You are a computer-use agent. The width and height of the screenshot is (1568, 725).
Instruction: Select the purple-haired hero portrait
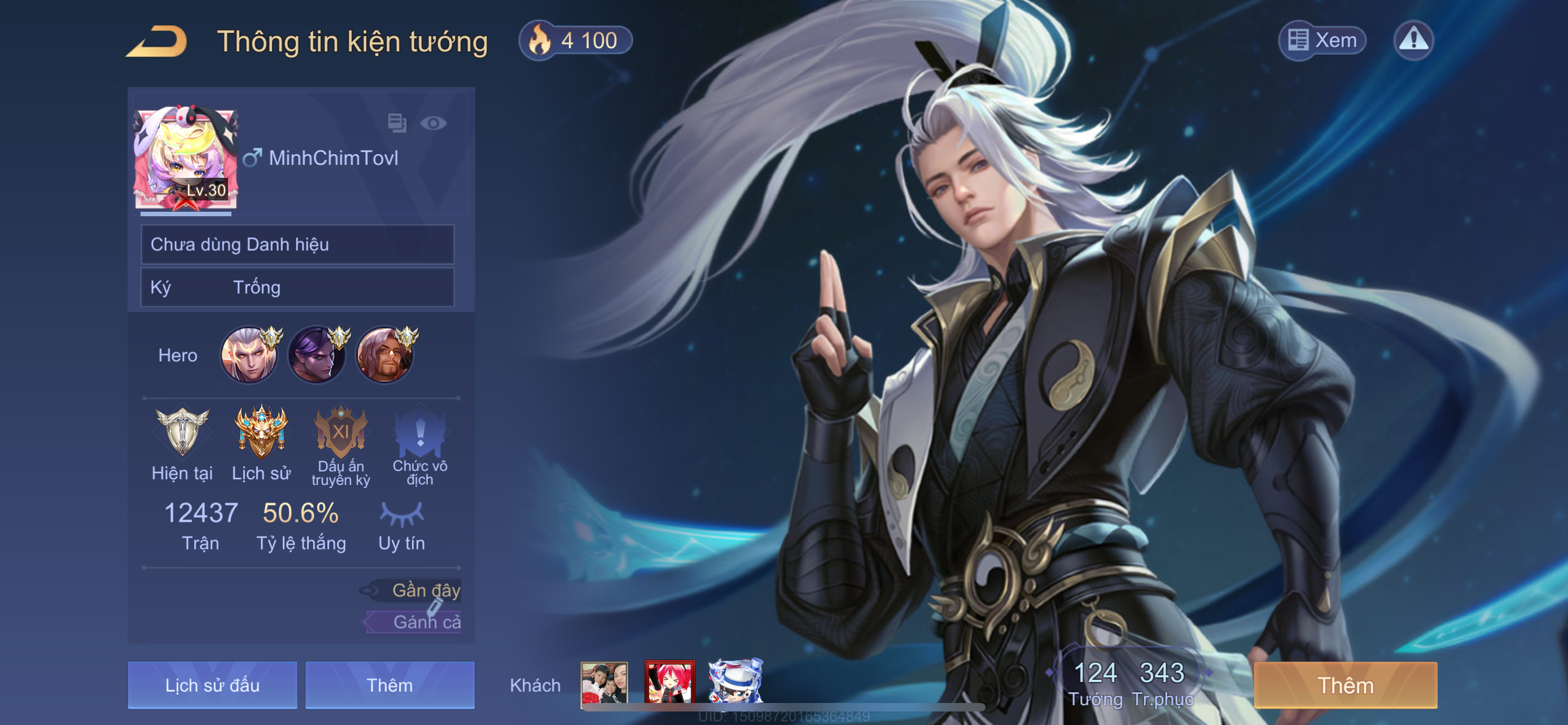(317, 355)
